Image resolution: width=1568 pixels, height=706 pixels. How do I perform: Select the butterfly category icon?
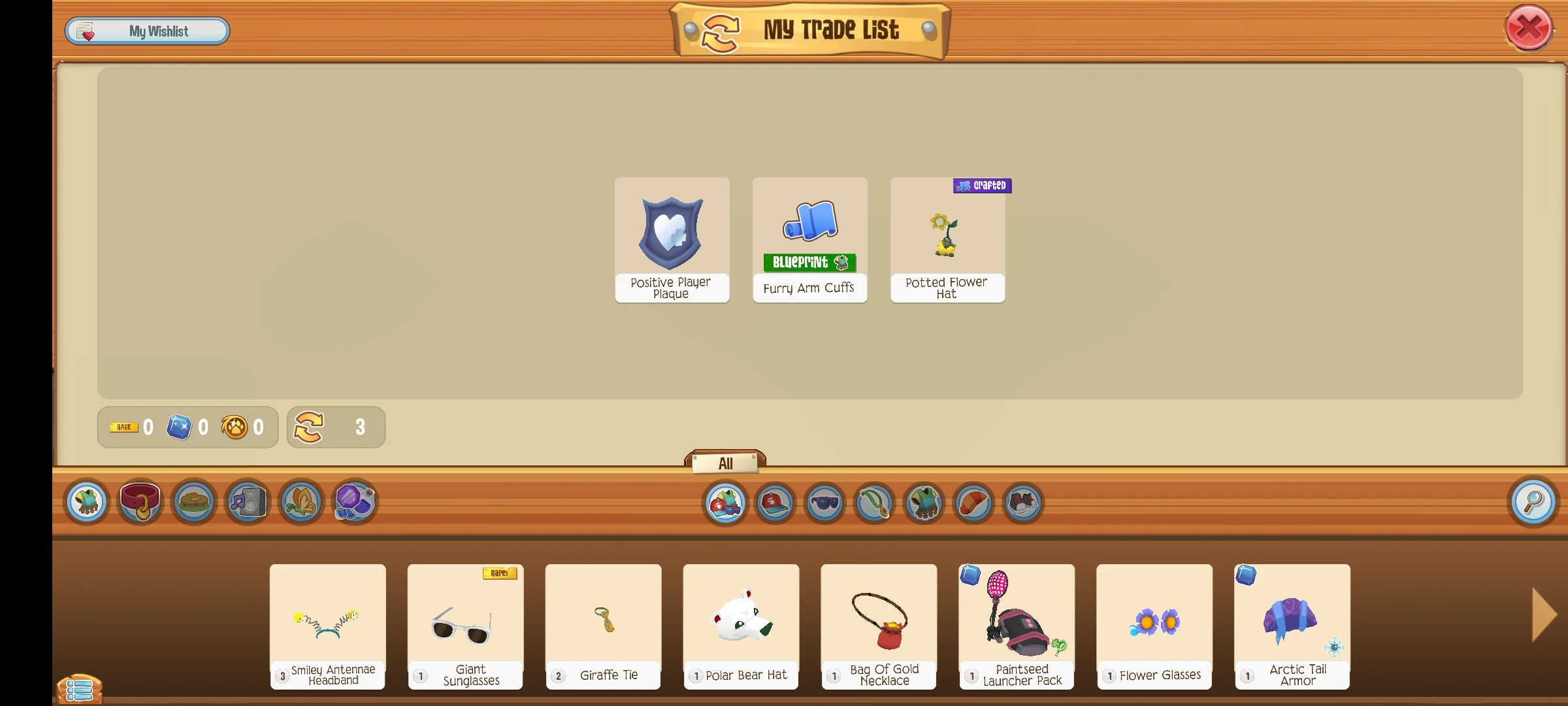click(x=300, y=502)
